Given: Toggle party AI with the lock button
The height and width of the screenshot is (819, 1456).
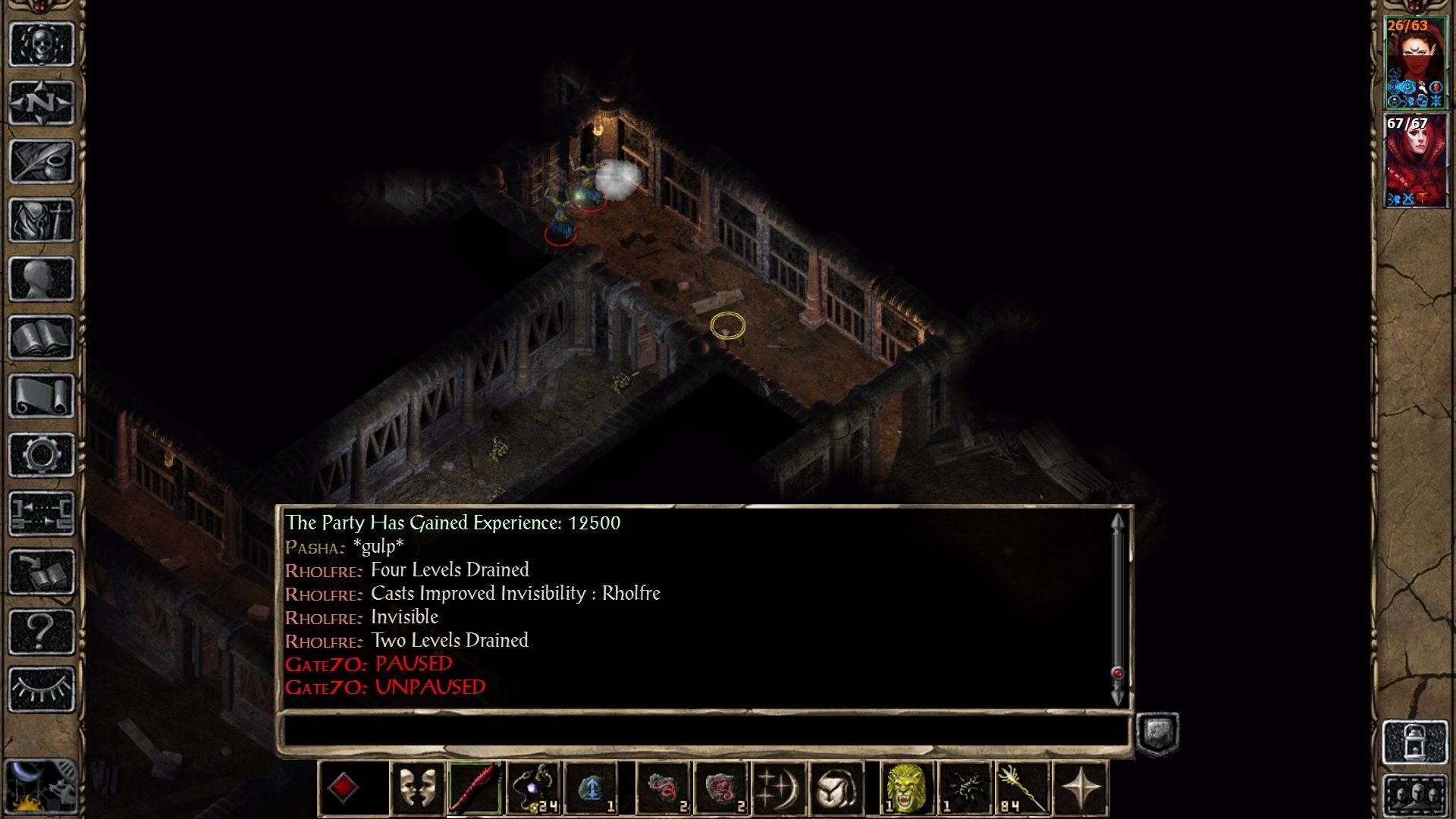Looking at the screenshot, I should (x=1414, y=741).
